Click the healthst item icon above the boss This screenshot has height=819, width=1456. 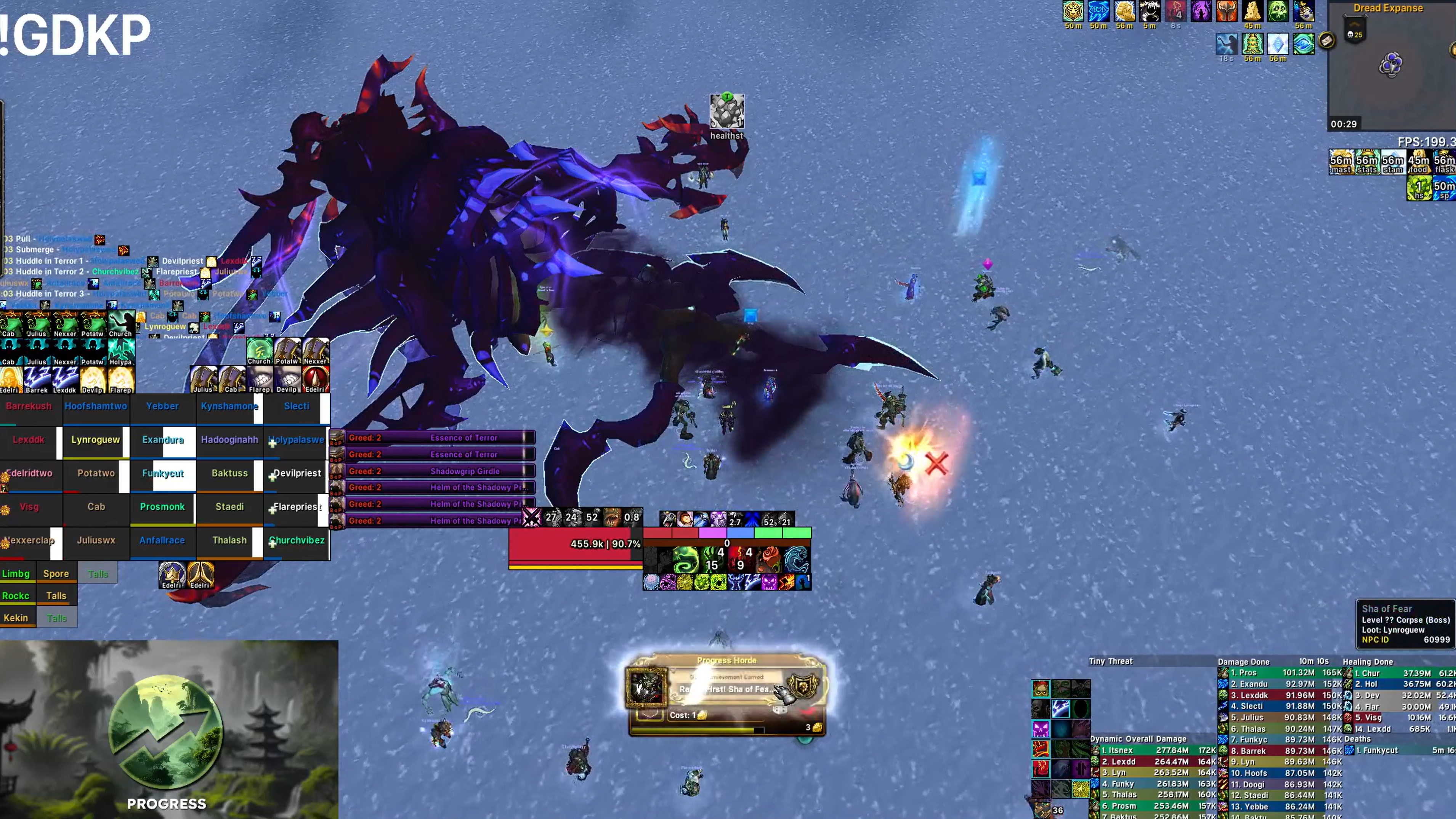click(728, 112)
